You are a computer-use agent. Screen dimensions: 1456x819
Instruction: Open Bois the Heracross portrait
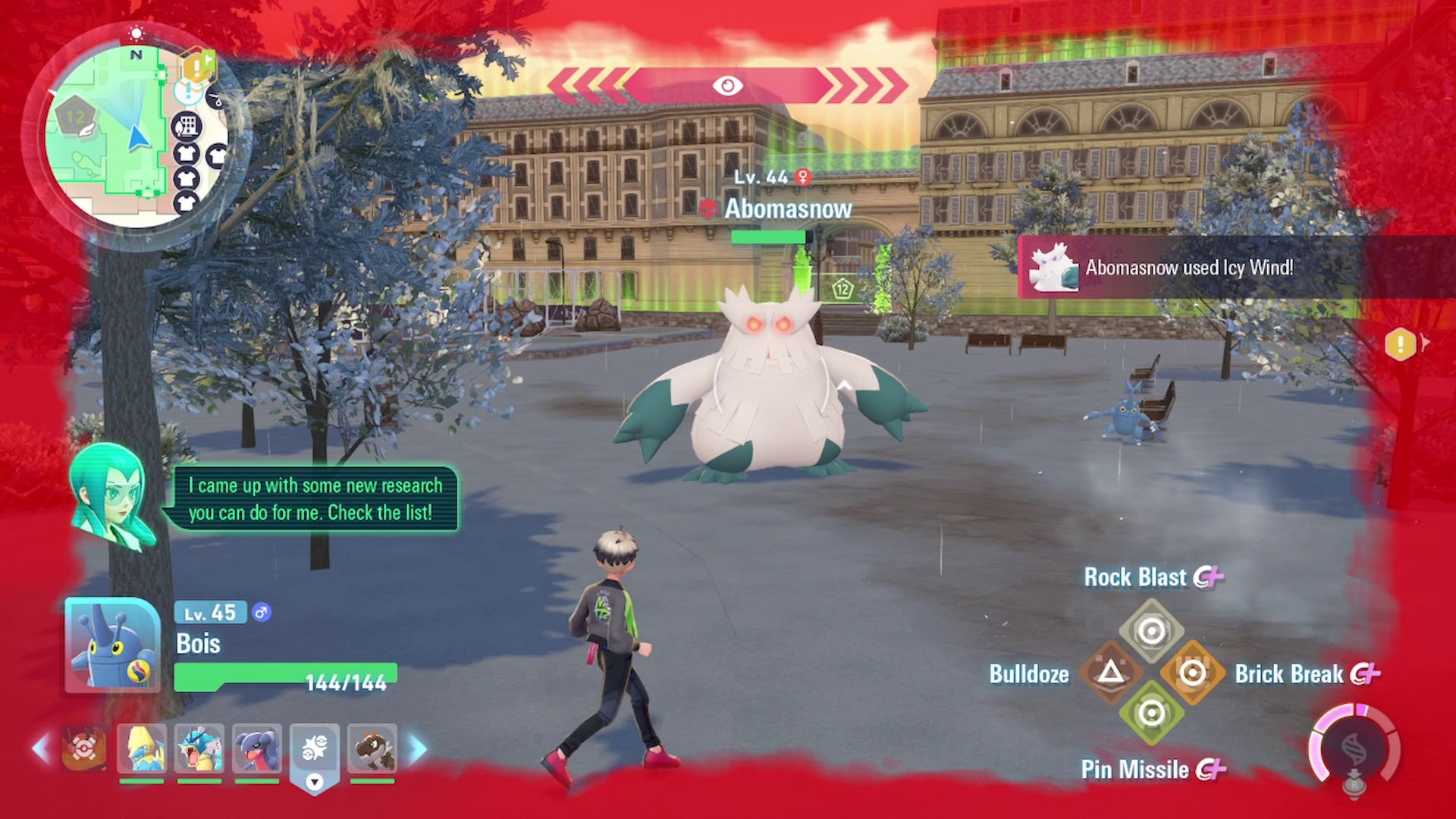[112, 645]
